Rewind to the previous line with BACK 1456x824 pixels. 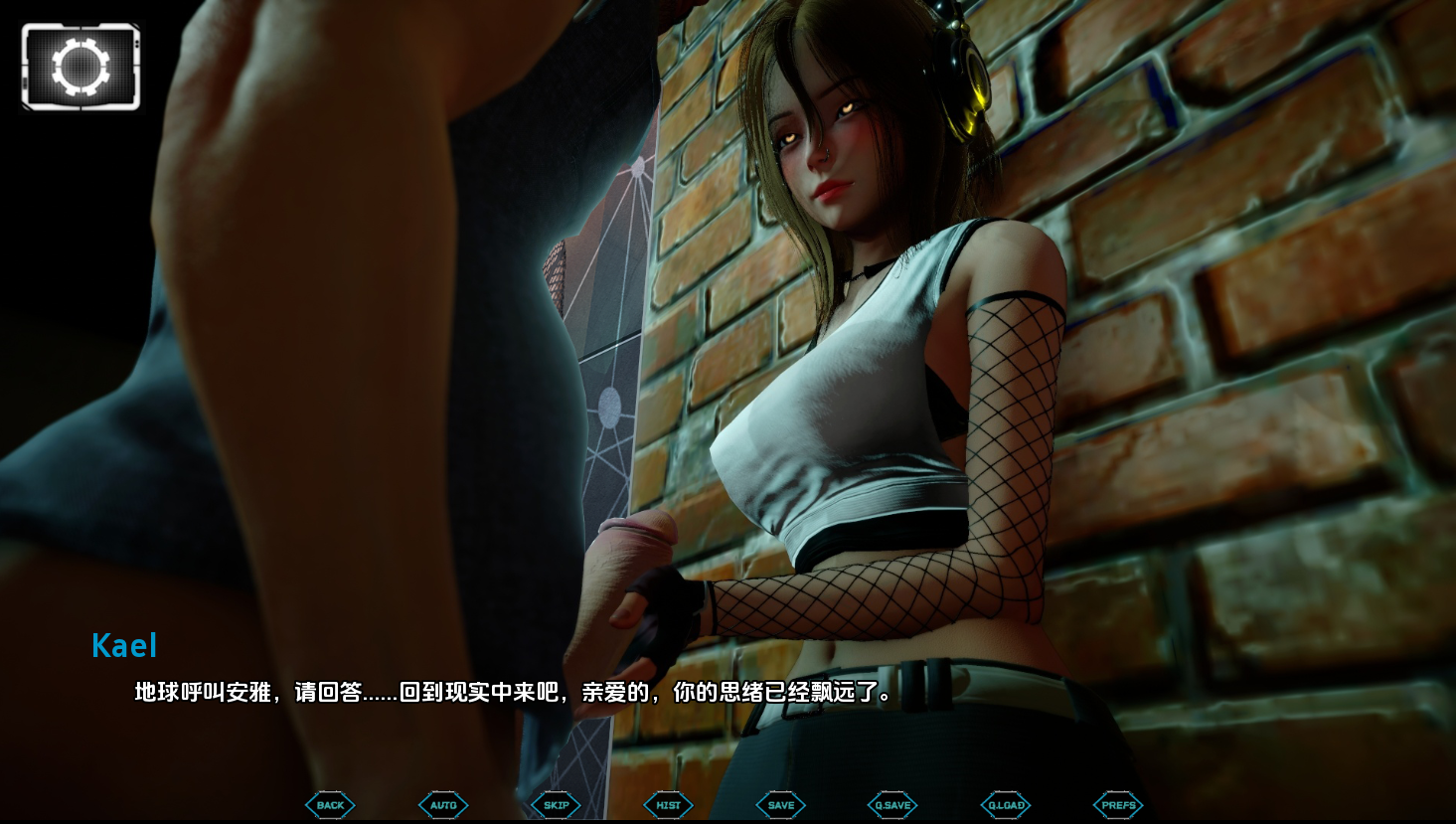pos(330,805)
